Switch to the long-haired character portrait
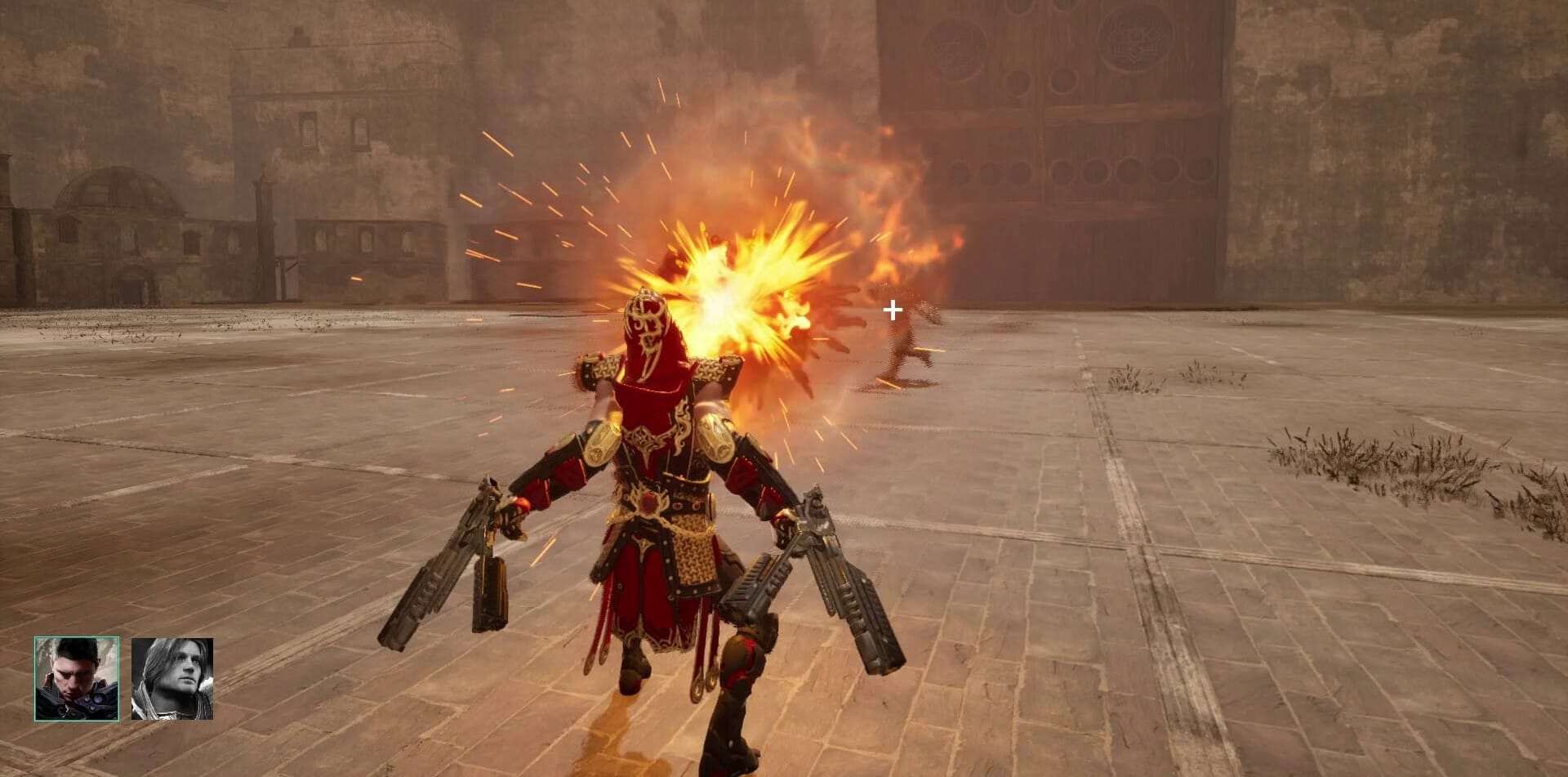This screenshot has height=777, width=1568. (172, 679)
